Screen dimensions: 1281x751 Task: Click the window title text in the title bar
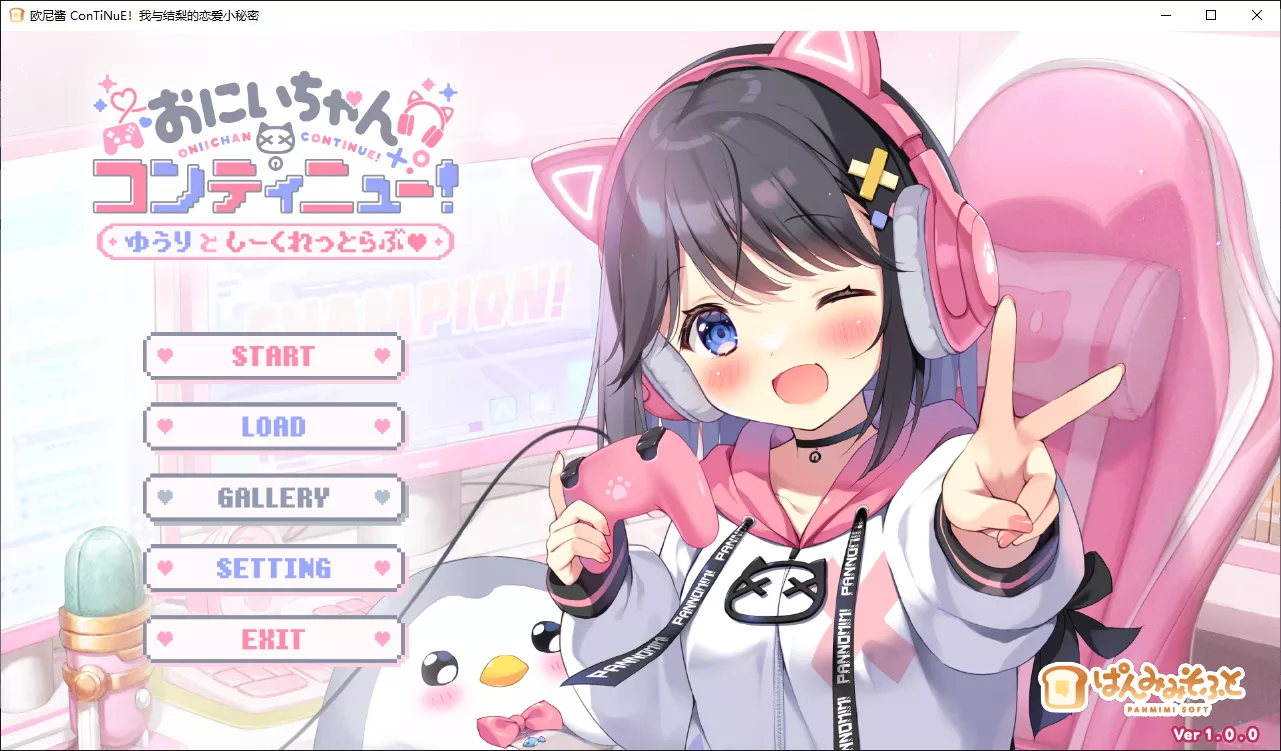tap(145, 16)
